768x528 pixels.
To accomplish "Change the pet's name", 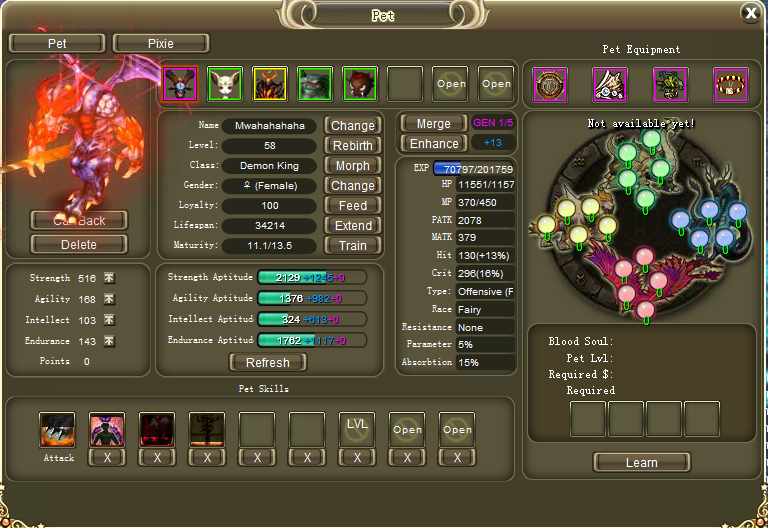I will click(352, 126).
